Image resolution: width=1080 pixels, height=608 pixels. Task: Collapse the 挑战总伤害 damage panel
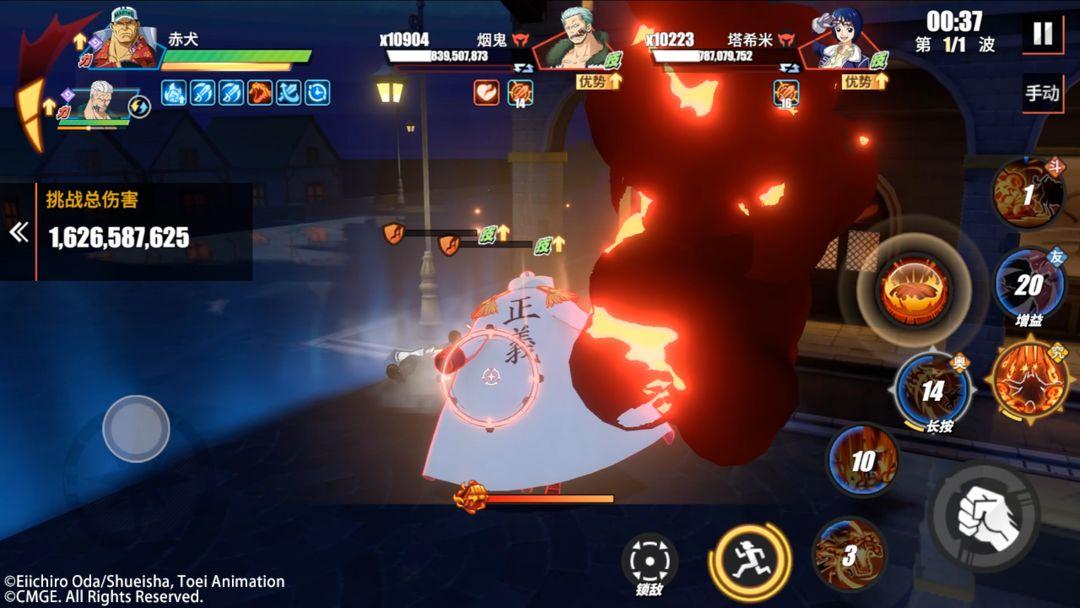17,233
